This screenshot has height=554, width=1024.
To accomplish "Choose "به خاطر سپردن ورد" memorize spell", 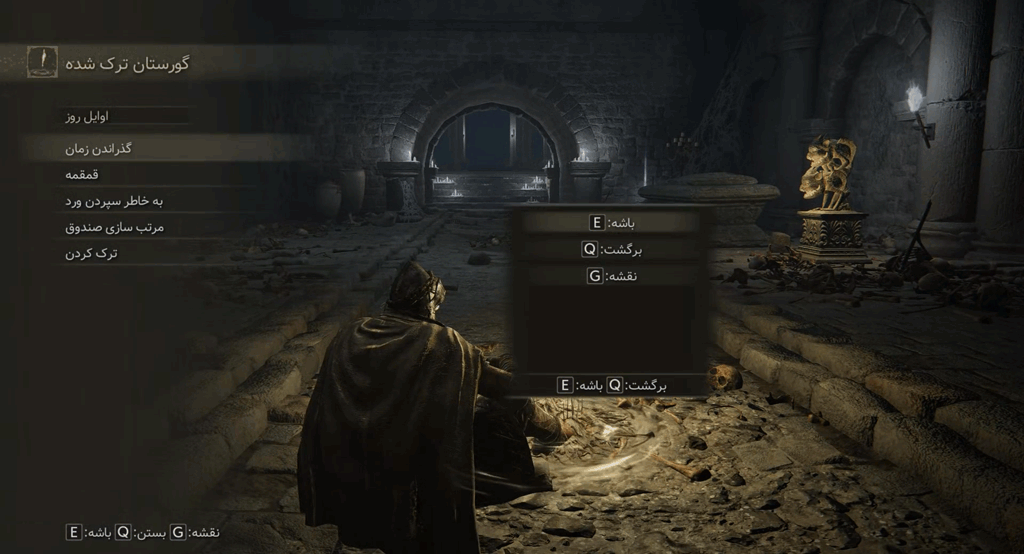I will (114, 201).
